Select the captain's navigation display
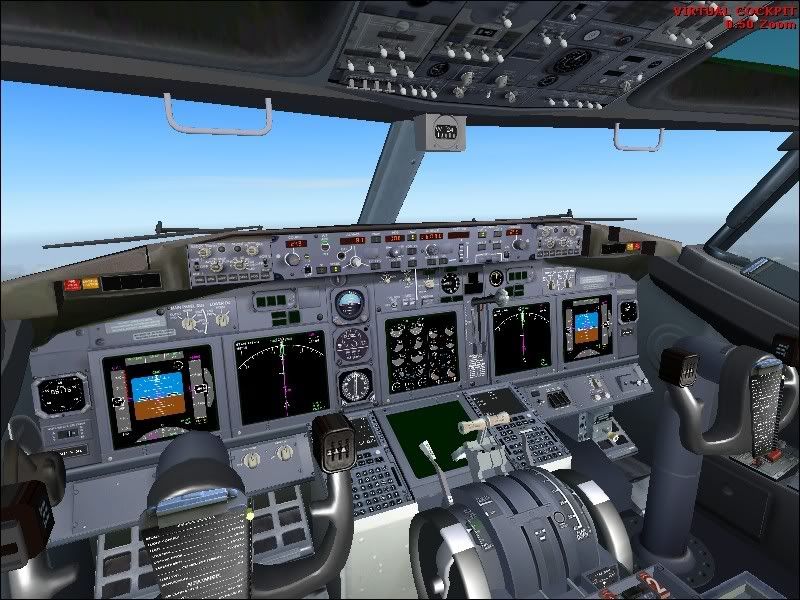The image size is (800, 600). pyautogui.click(x=280, y=380)
